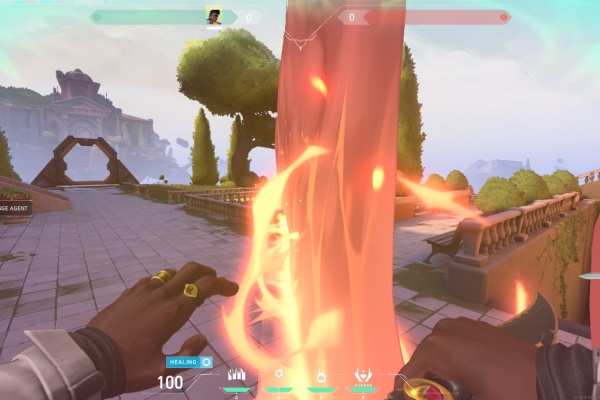Trigger the Run It Back ultimate icon
The image size is (600, 400).
(363, 376)
